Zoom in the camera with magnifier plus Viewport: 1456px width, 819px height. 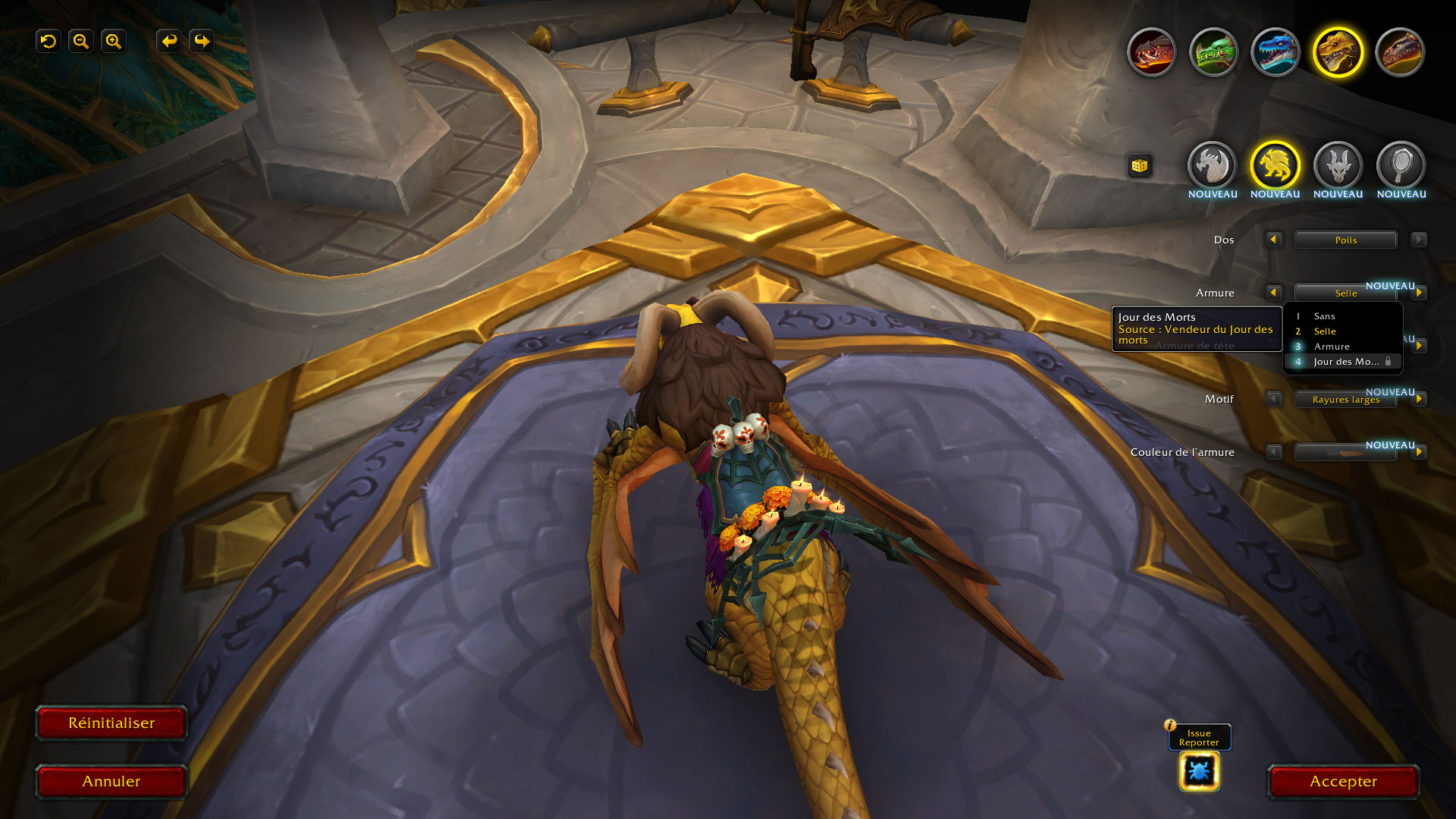tap(114, 41)
